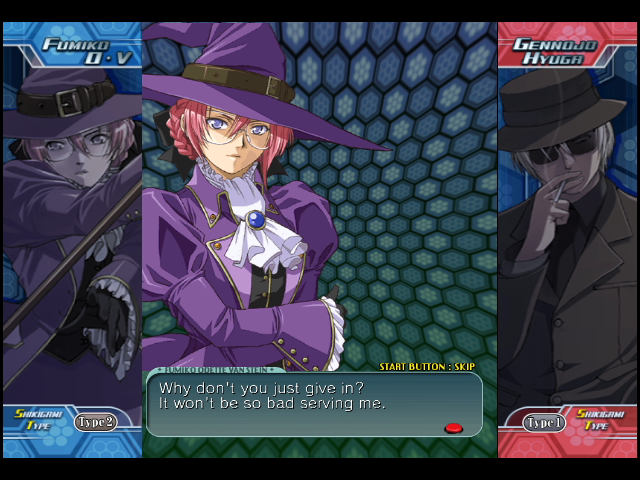Click Fumiko's dialogue text box
Screen dimensions: 640x480
coord(314,404)
